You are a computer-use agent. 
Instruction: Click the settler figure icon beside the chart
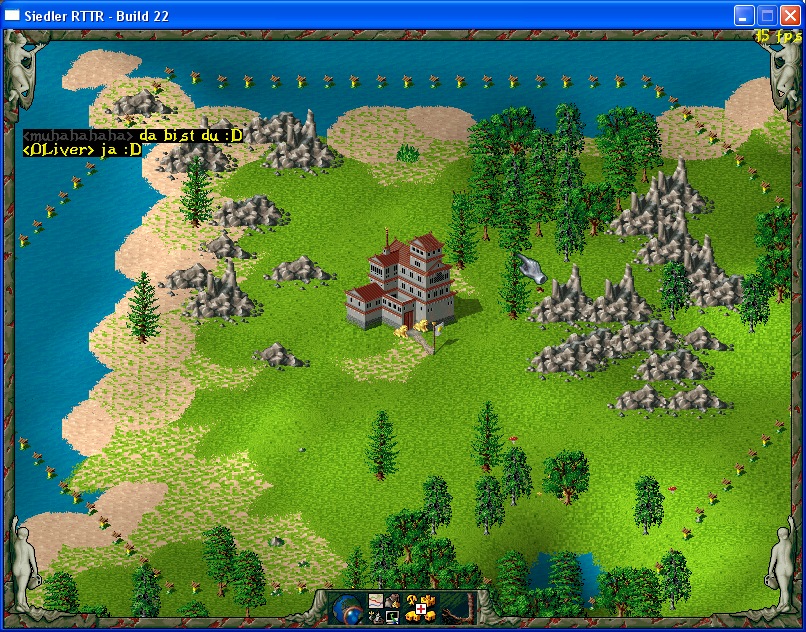393,601
